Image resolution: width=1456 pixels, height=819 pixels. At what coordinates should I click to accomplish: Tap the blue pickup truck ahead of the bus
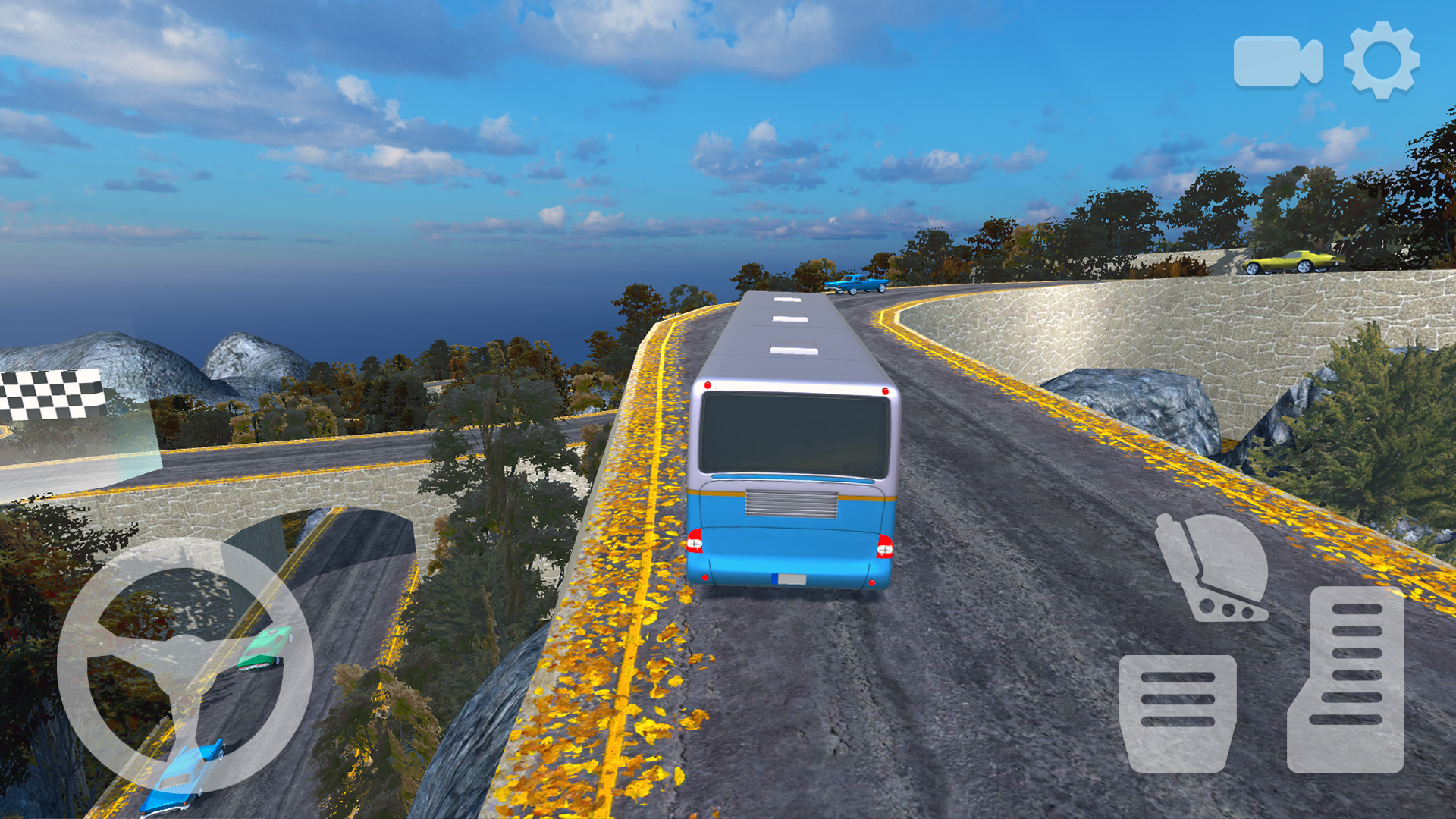click(857, 284)
